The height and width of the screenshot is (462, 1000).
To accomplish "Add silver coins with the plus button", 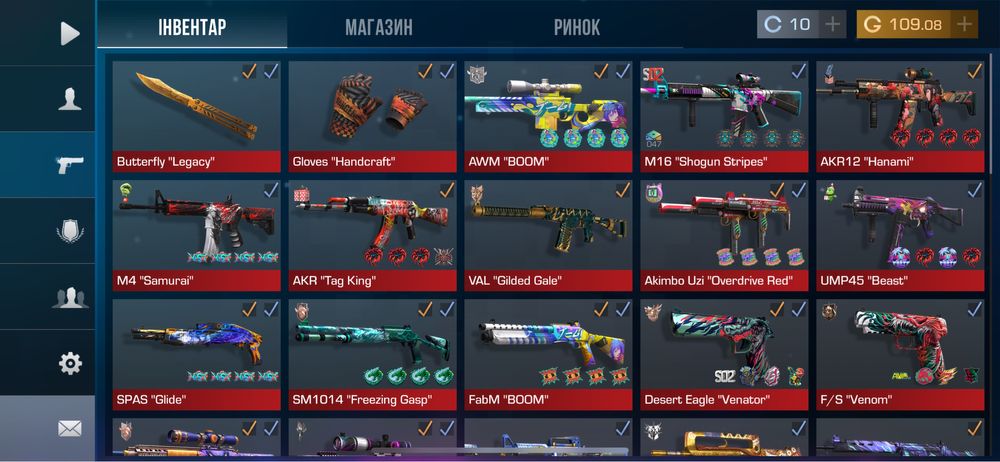I will click(832, 24).
